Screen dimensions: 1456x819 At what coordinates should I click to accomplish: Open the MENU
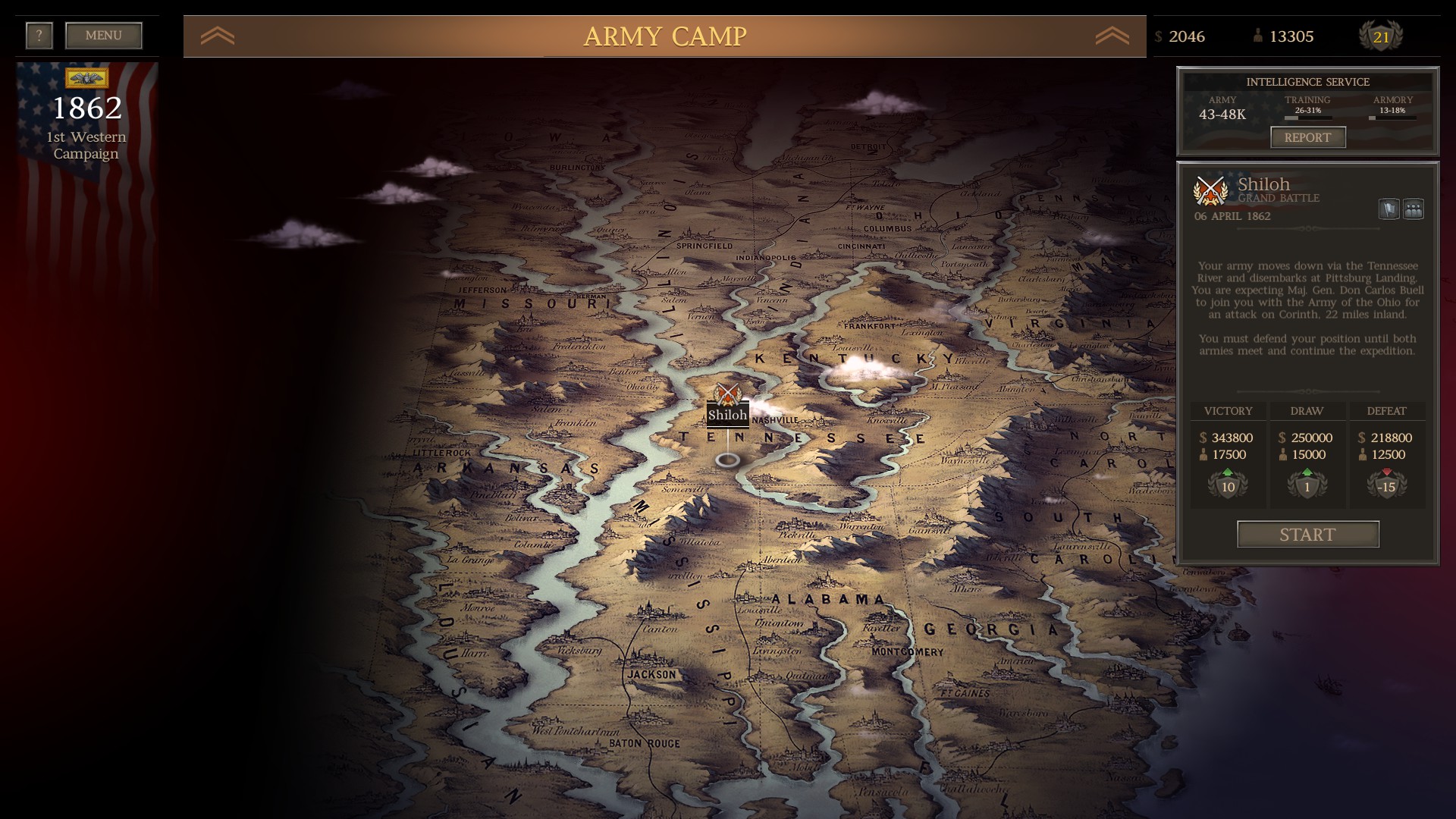[x=102, y=34]
